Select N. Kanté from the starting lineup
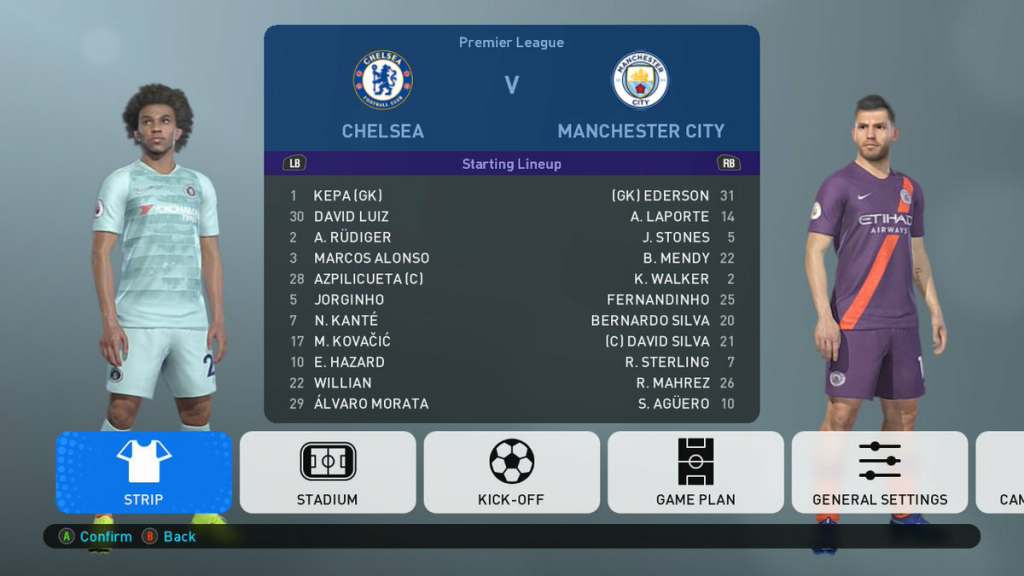Screen dimensions: 1024x576 click(x=345, y=321)
